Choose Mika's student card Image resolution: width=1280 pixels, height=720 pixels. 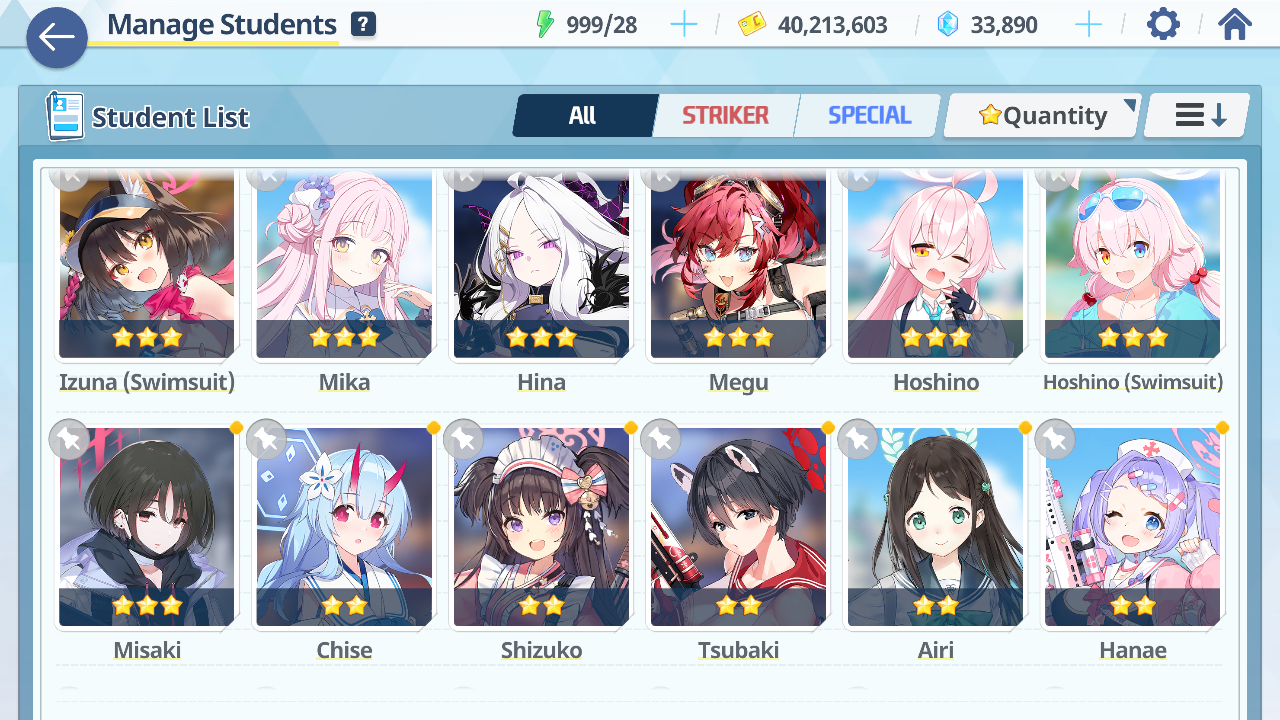point(344,265)
